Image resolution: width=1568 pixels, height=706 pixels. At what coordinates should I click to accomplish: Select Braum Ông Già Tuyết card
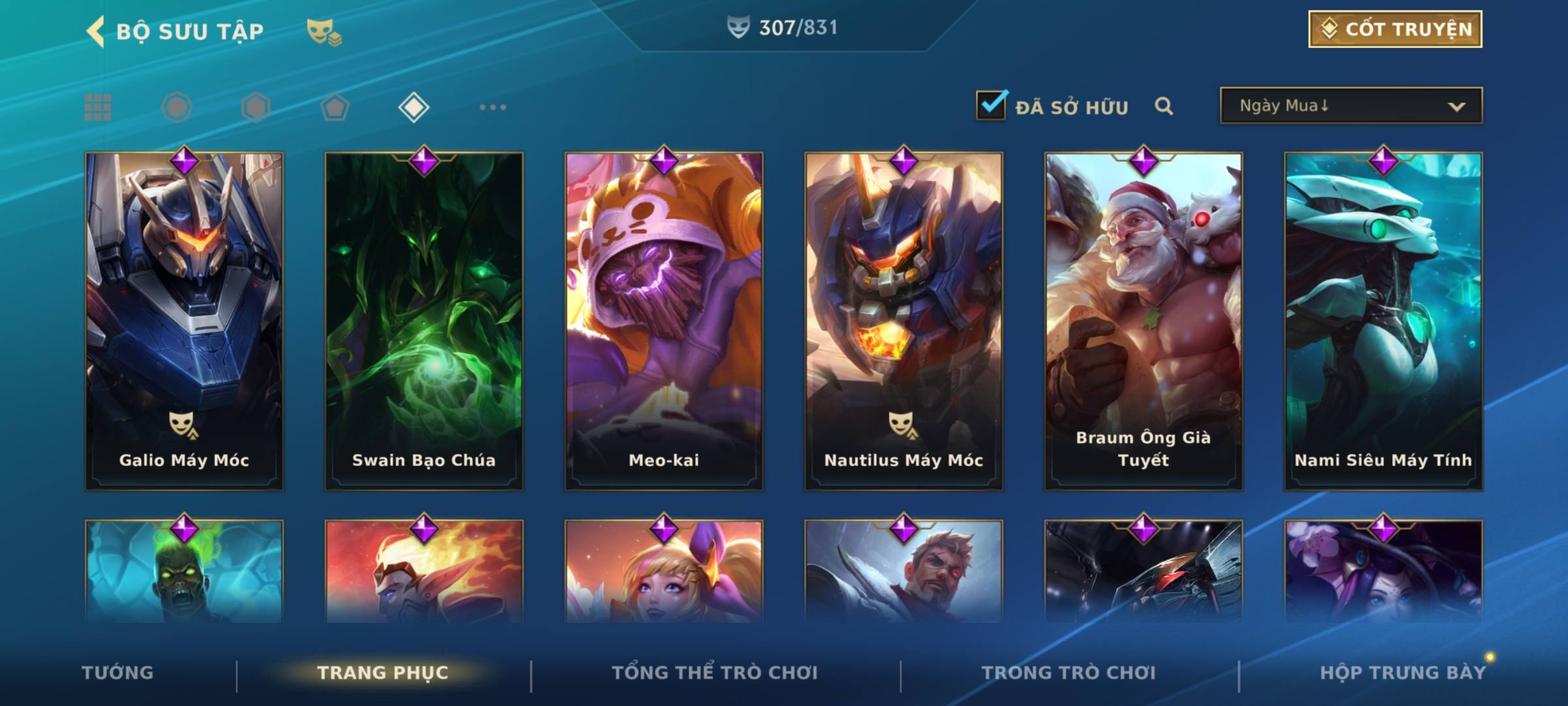(1143, 320)
